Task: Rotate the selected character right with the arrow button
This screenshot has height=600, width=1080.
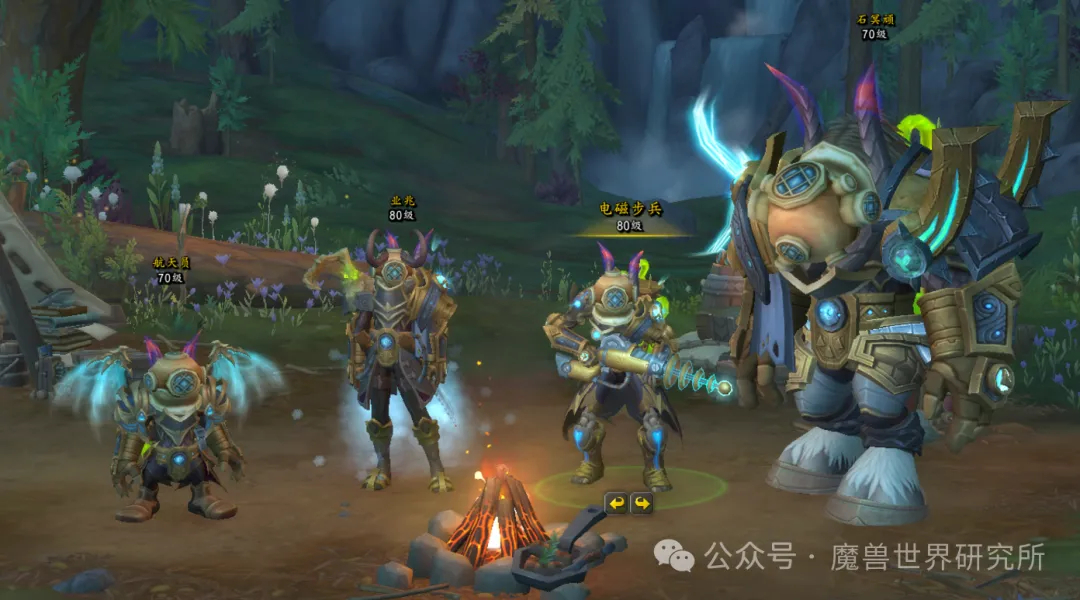Action: point(641,503)
